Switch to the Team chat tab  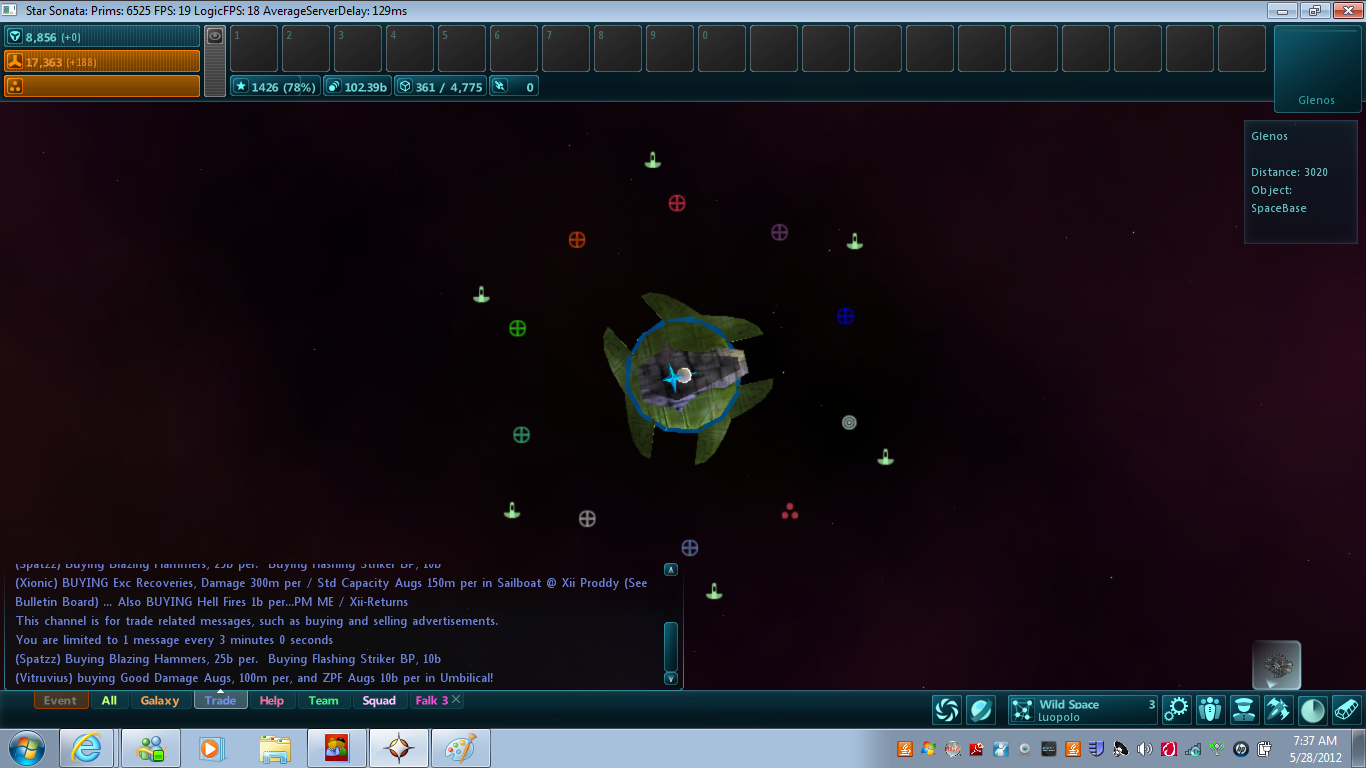point(323,700)
